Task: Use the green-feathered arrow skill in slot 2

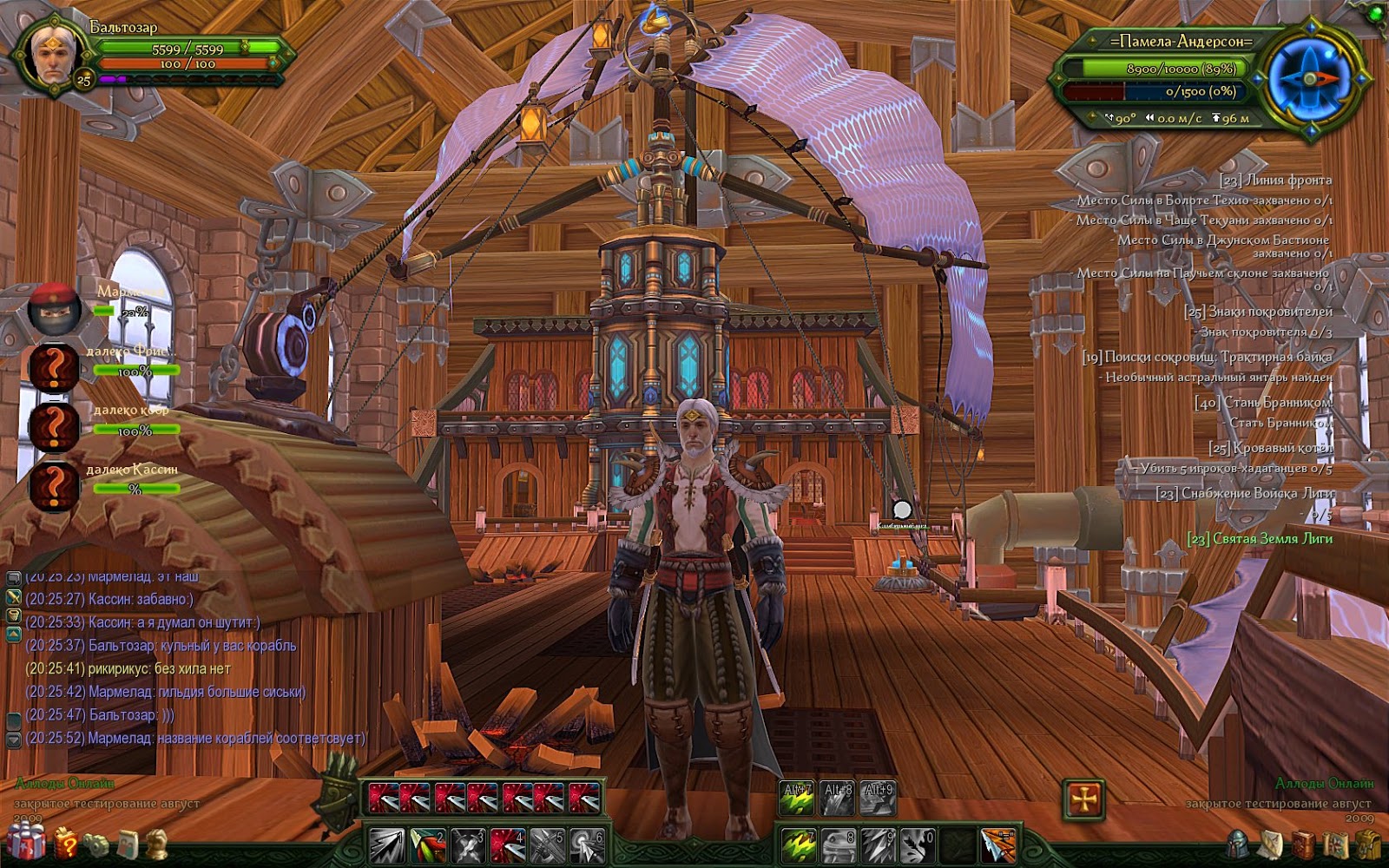Action: pos(427,845)
